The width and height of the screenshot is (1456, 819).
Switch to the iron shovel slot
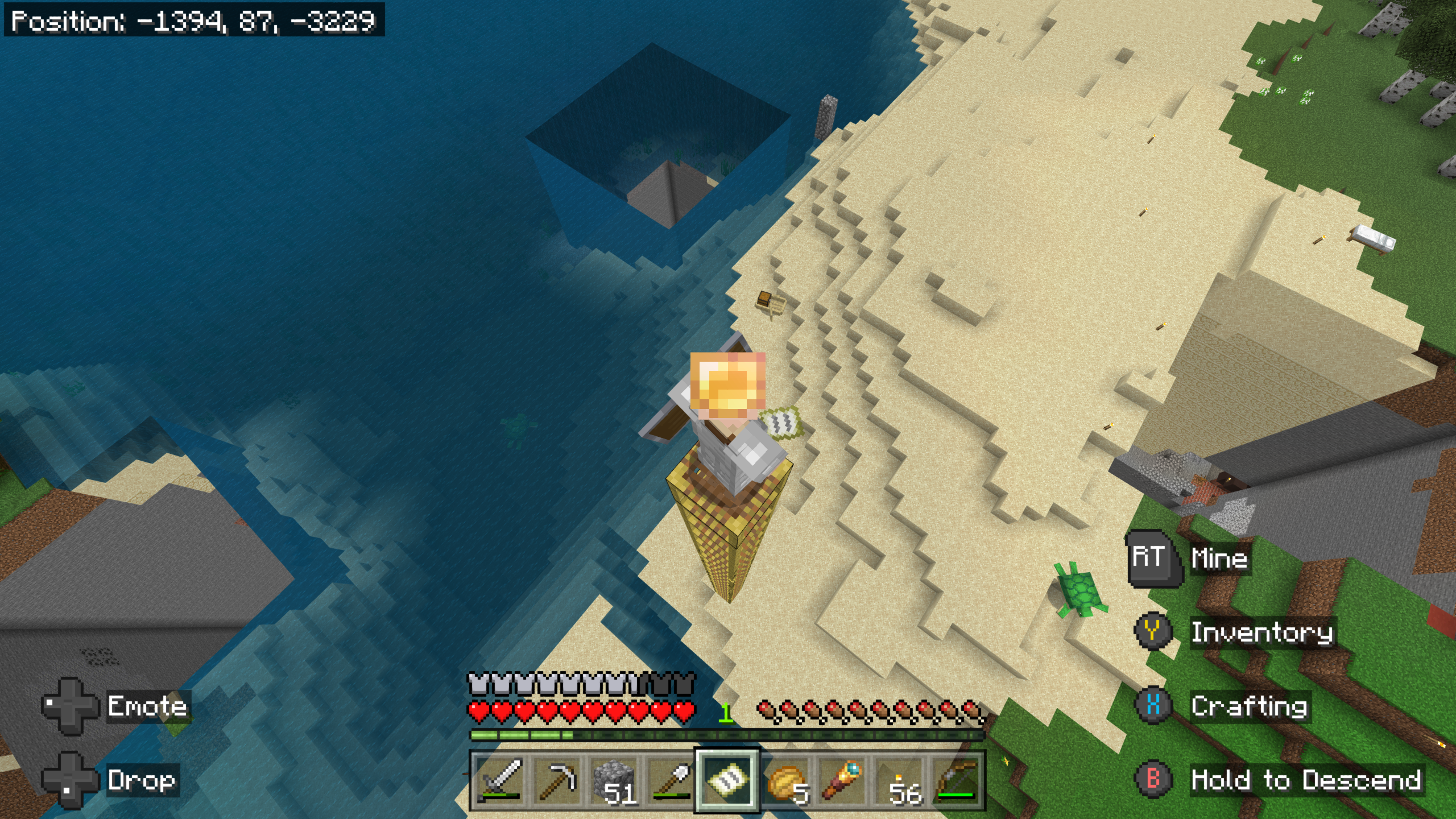coord(670,779)
